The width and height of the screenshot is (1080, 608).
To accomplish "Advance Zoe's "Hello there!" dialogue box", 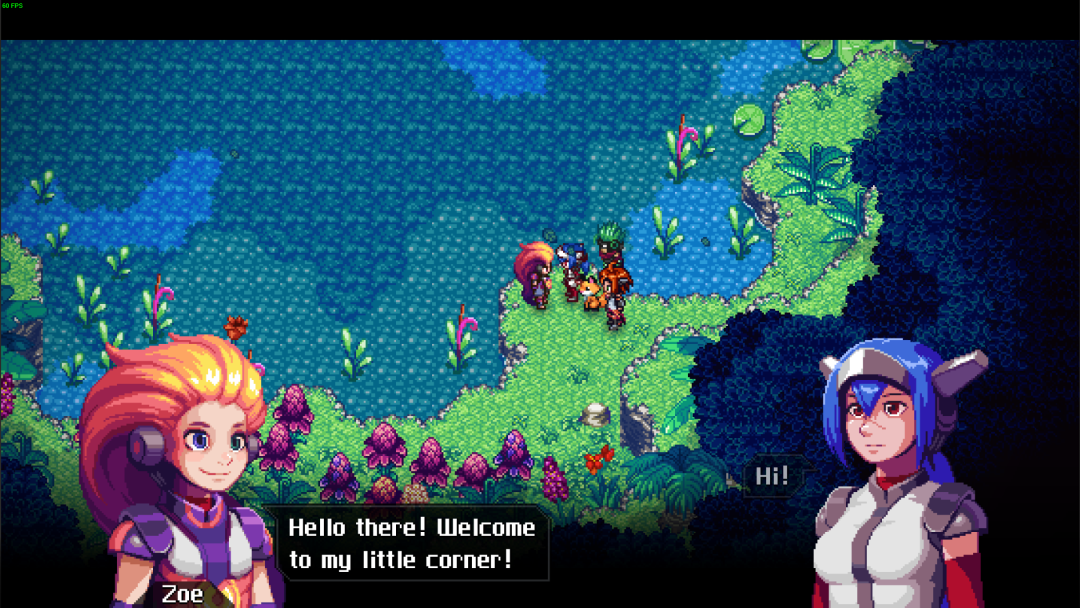I will point(412,543).
